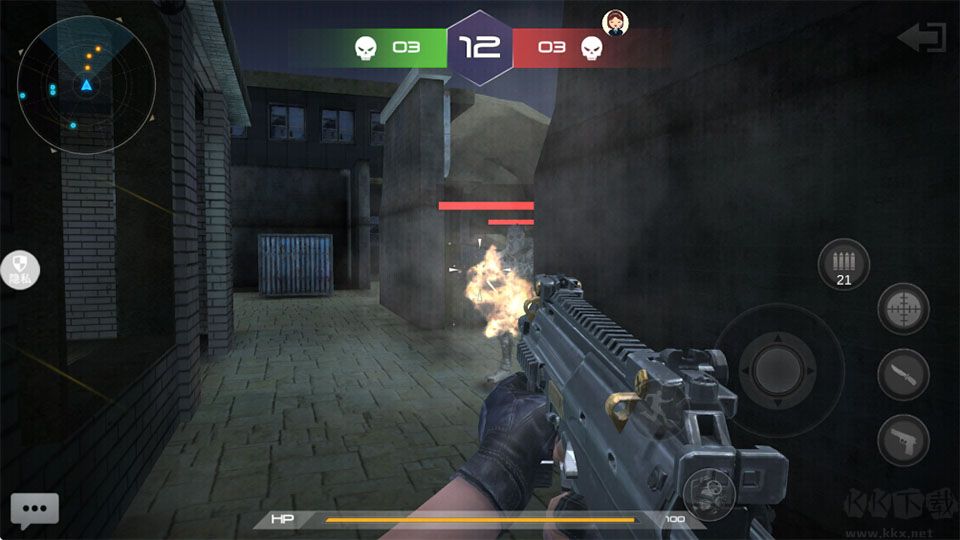The width and height of the screenshot is (960, 540).
Task: Exit the match with the arrow icon
Action: tap(921, 39)
